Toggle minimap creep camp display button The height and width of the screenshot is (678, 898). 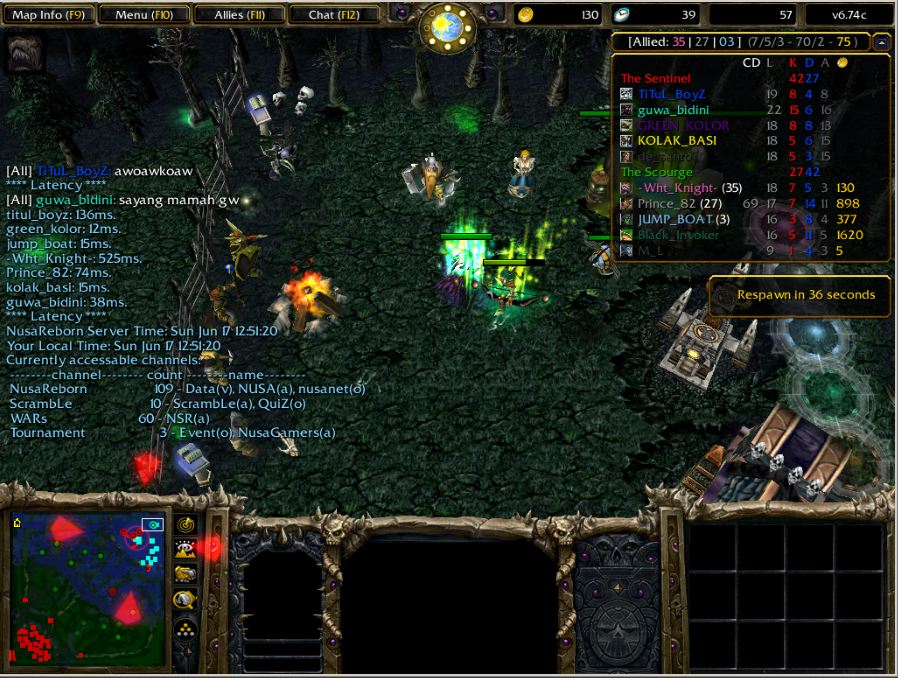(185, 600)
